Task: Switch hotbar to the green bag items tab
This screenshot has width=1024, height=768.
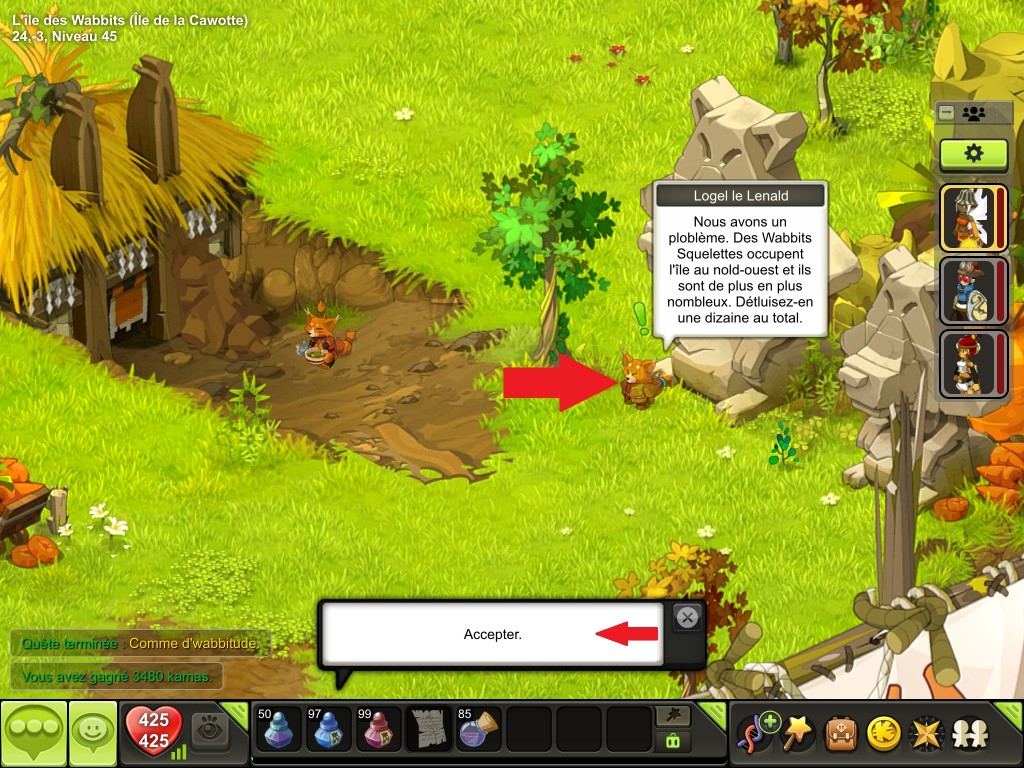Action: (x=671, y=742)
